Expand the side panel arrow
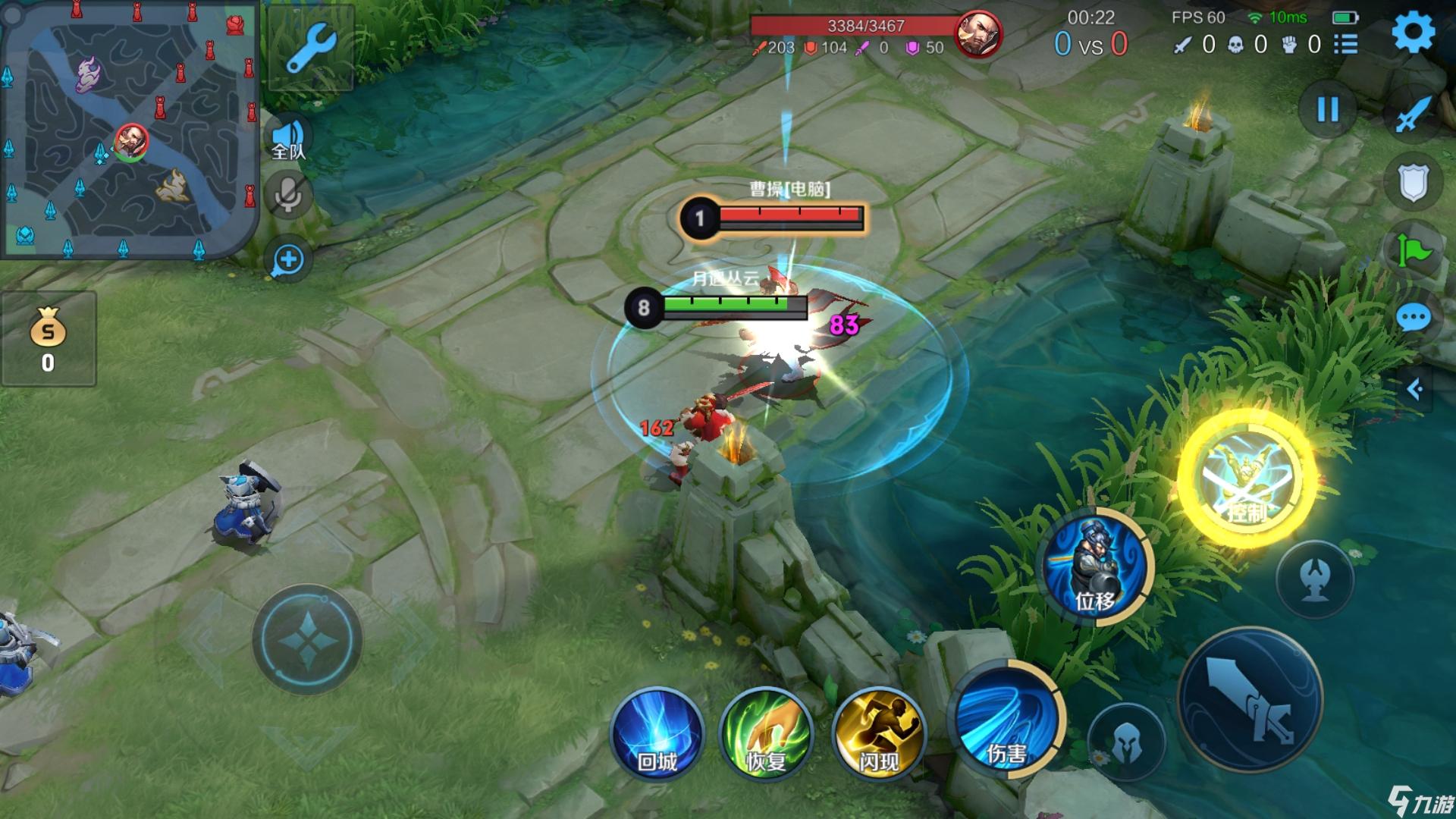The image size is (1456, 819). click(x=1415, y=389)
